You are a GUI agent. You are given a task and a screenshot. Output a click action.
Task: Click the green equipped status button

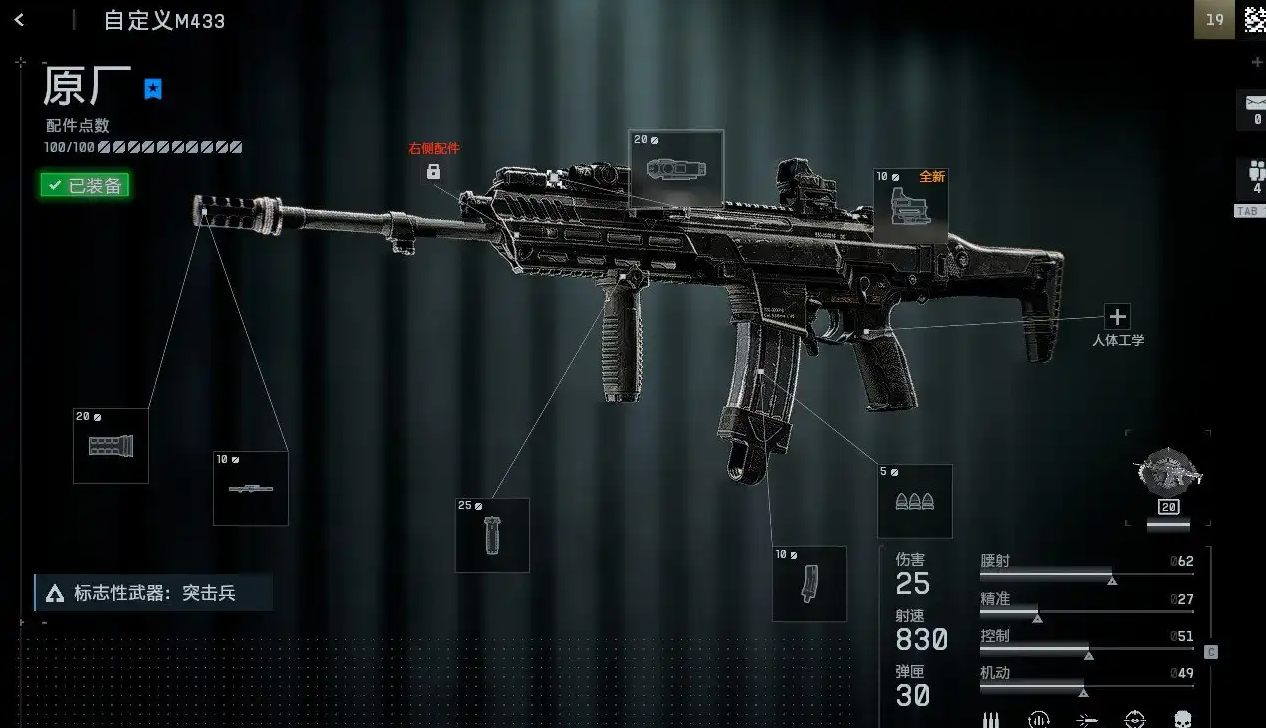click(x=85, y=185)
